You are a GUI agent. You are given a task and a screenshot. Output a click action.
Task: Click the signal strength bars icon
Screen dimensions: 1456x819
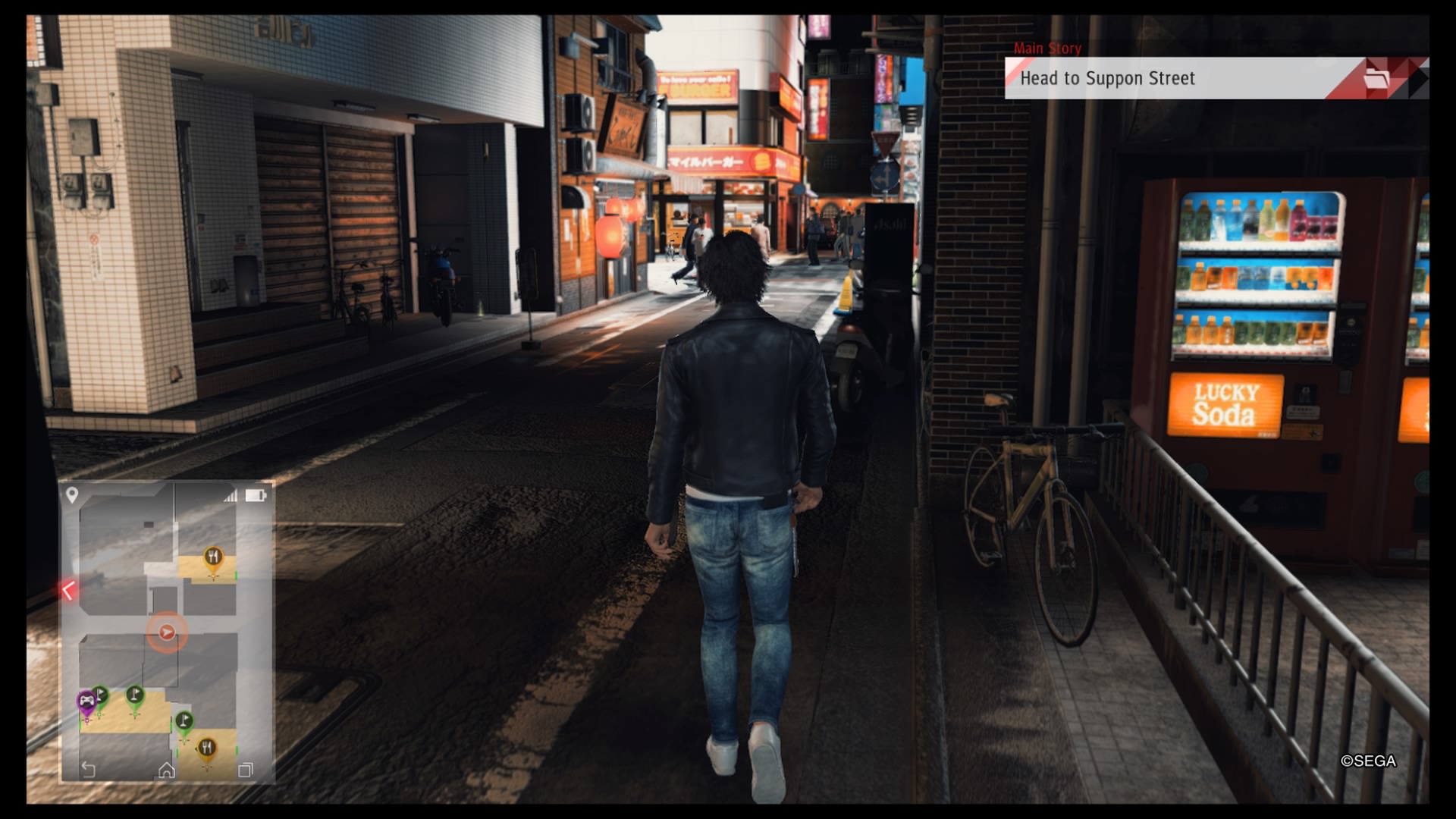point(231,496)
